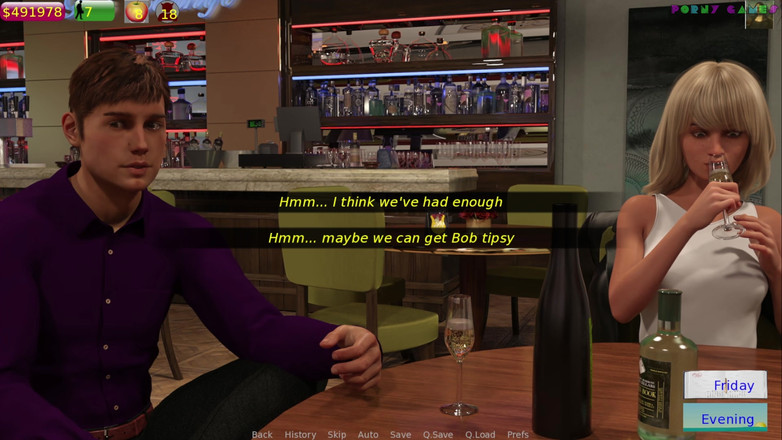Click the Mona Lisa portrait icon
The image size is (782, 440).
coord(762,13)
